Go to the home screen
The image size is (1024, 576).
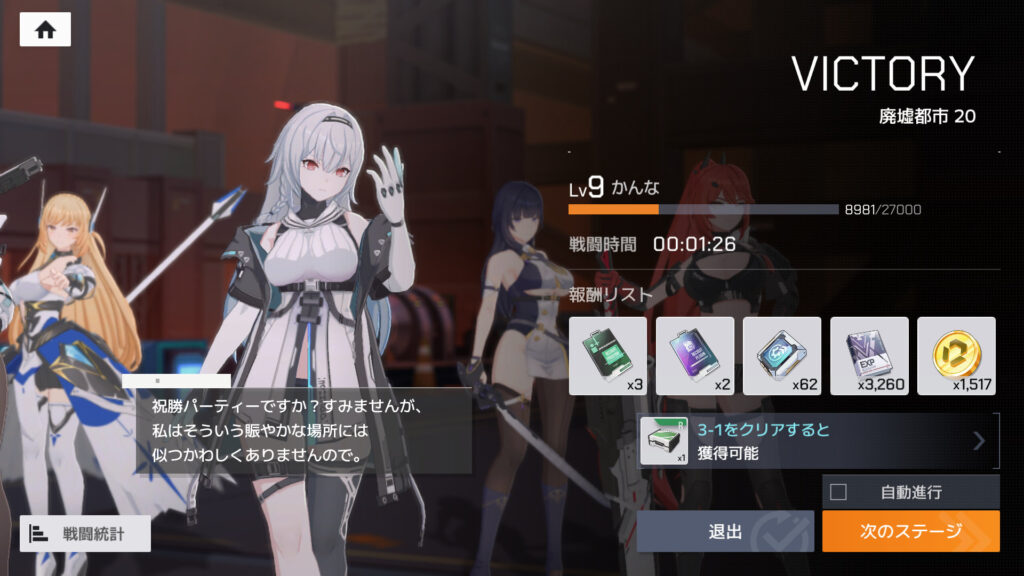[45, 30]
